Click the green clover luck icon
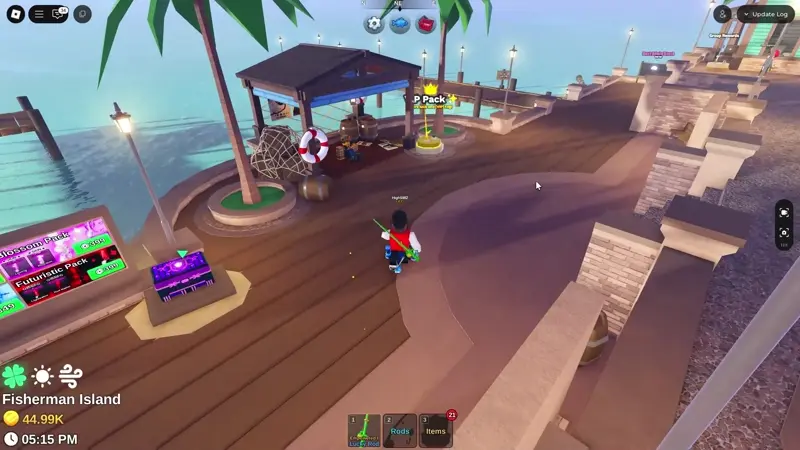Screen dimensions: 800x450 coord(14,376)
